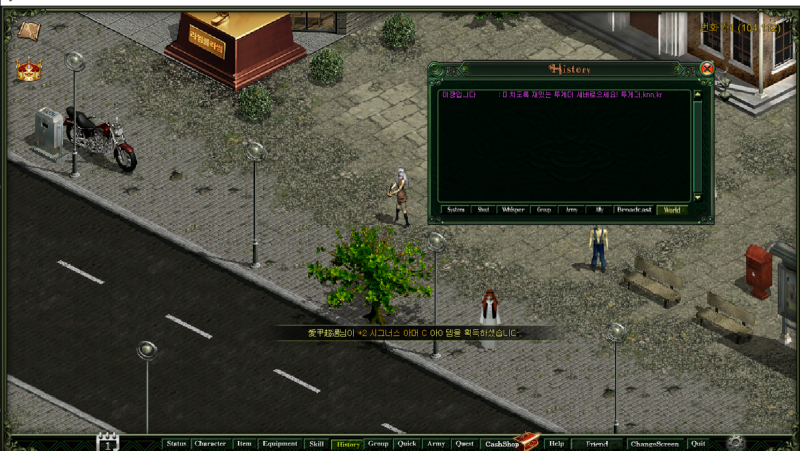The height and width of the screenshot is (451, 800).
Task: Toggle the History button in bottom bar
Action: pos(348,443)
